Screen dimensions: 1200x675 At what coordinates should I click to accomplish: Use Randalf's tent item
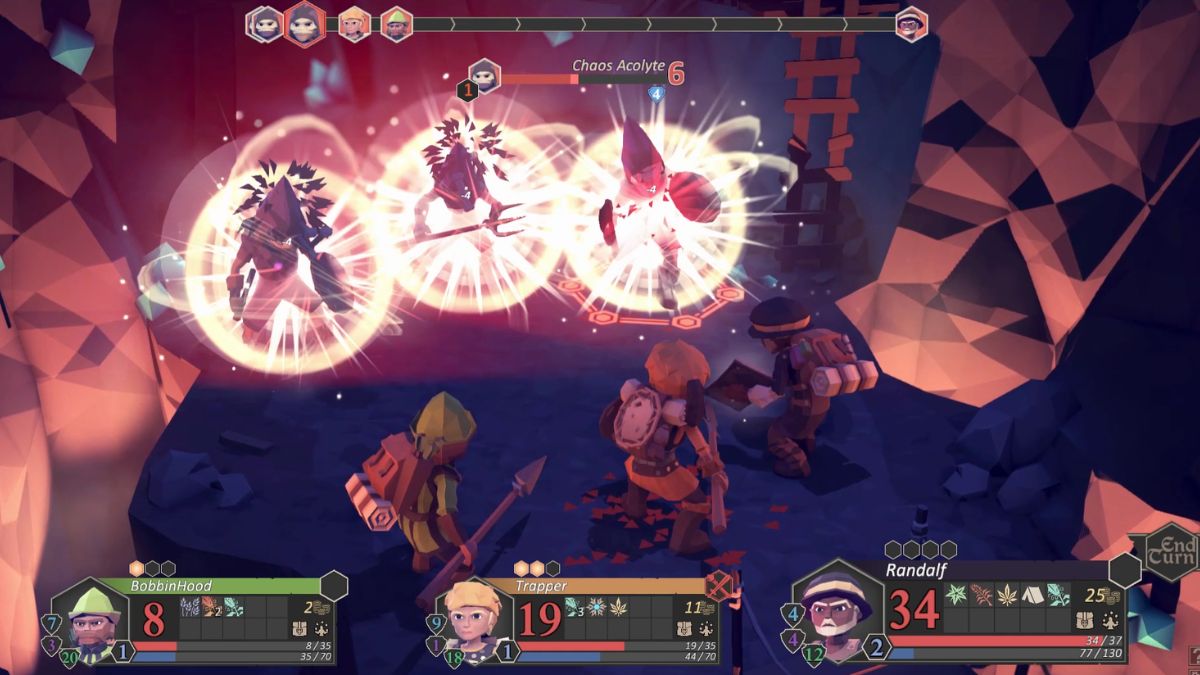pyautogui.click(x=1031, y=593)
